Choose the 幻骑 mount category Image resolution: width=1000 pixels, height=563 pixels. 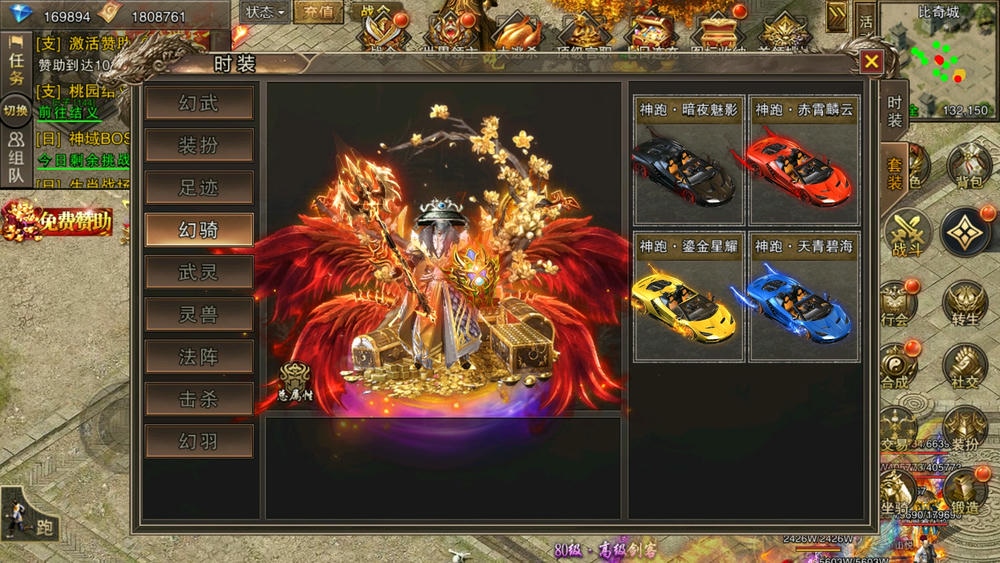click(199, 230)
